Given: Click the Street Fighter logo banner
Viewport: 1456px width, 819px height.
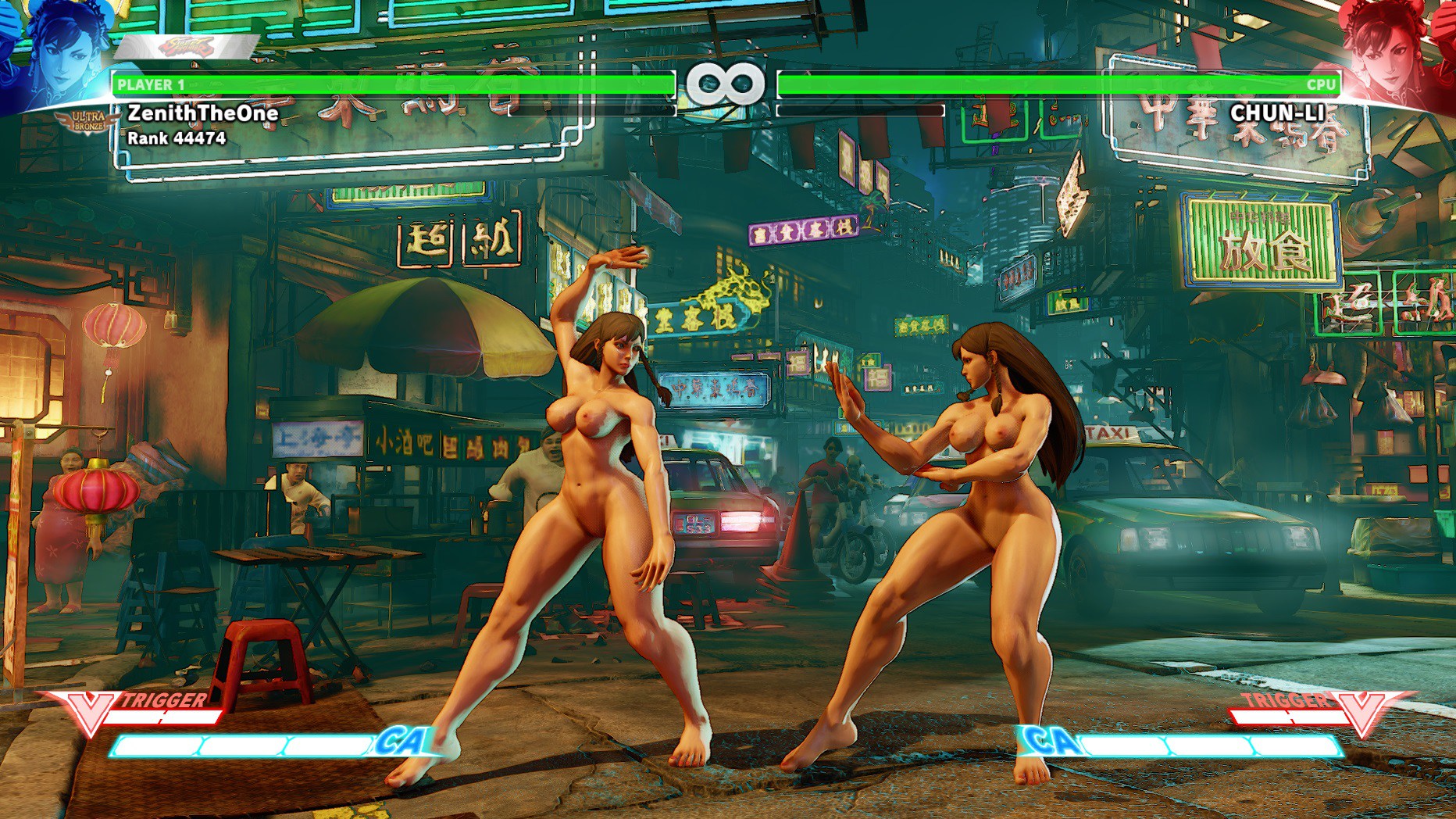Looking at the screenshot, I should tap(187, 47).
